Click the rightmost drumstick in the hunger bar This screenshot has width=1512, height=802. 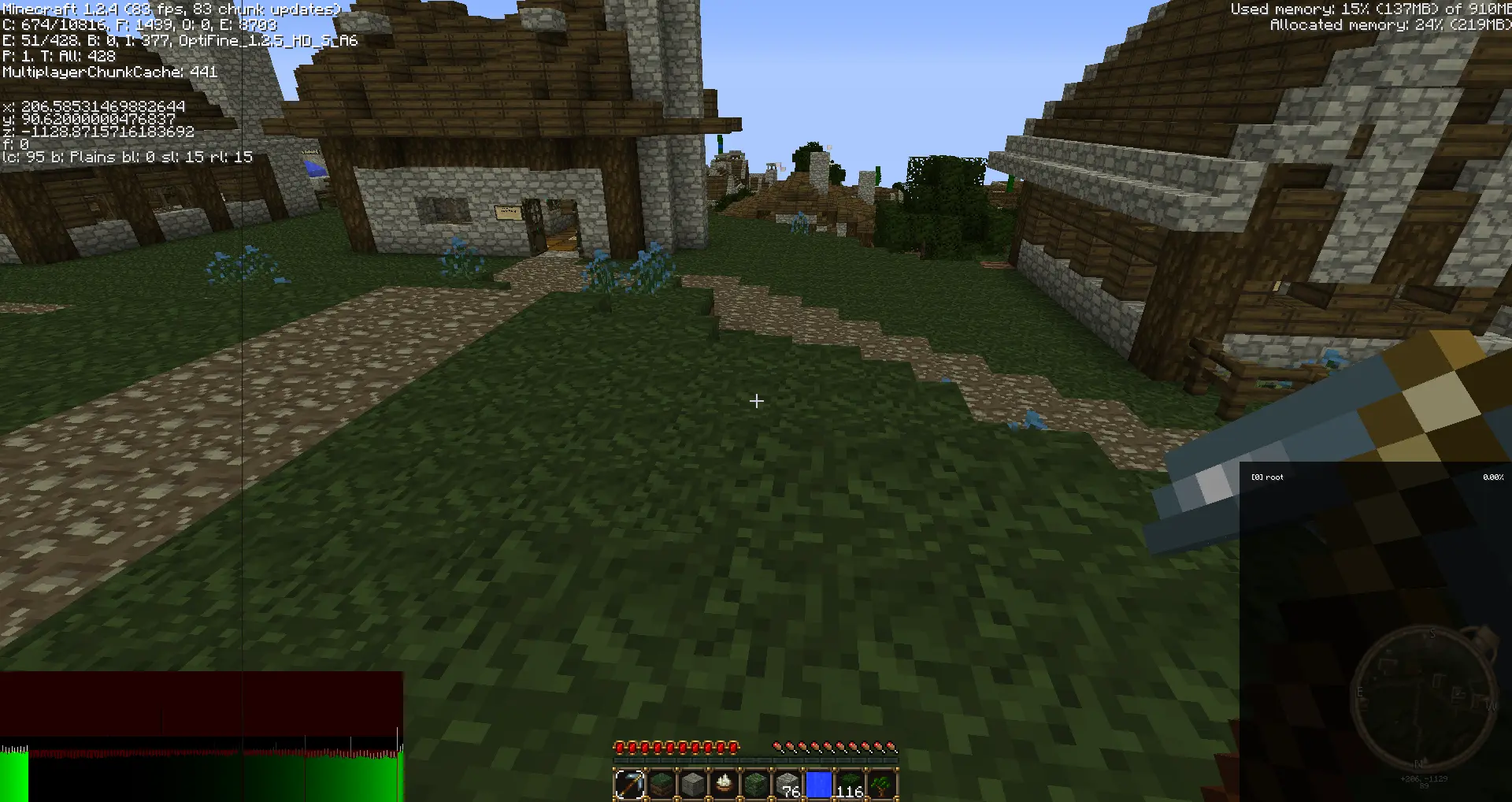(891, 747)
